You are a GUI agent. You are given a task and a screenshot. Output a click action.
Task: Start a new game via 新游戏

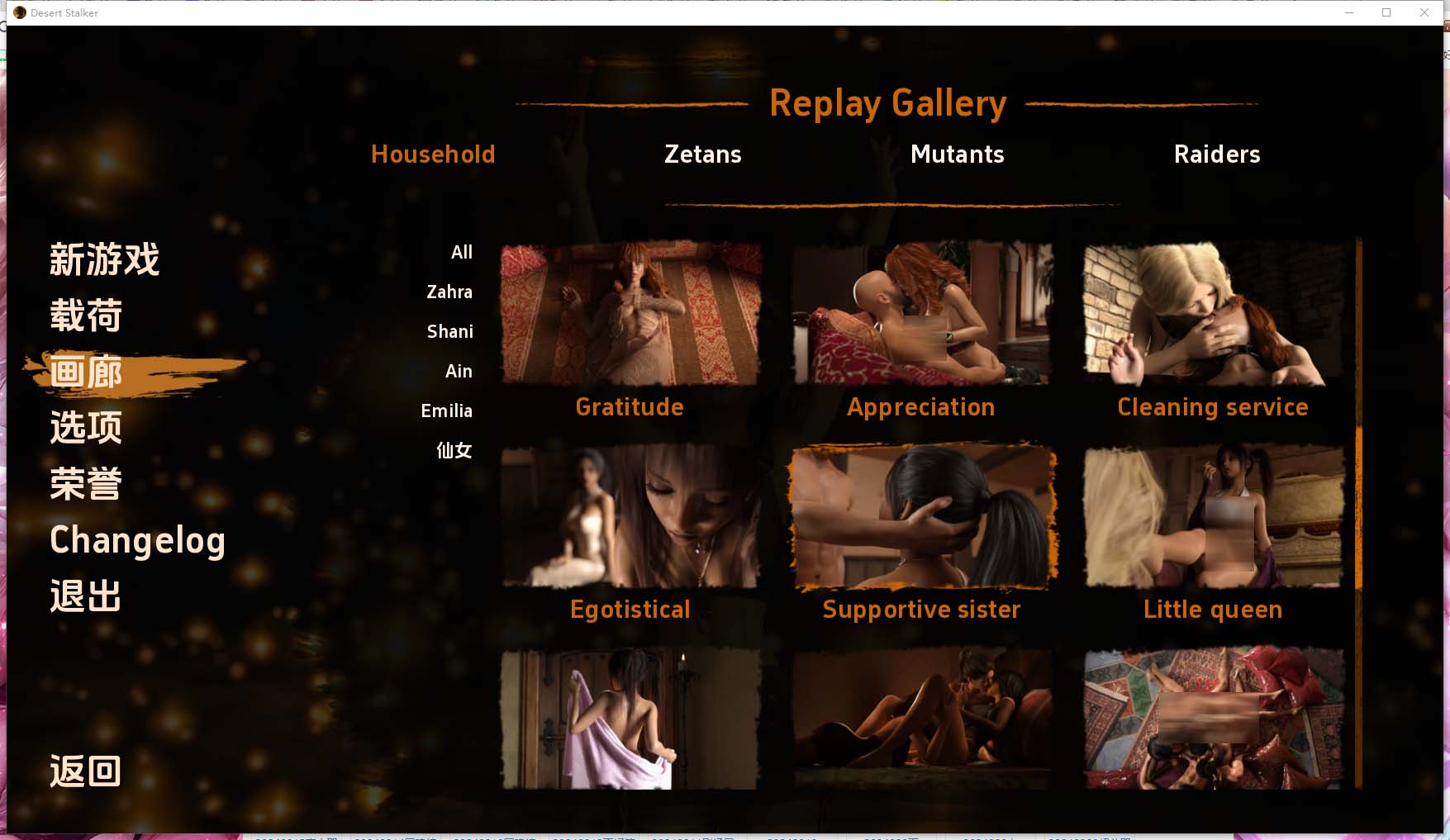pyautogui.click(x=104, y=259)
